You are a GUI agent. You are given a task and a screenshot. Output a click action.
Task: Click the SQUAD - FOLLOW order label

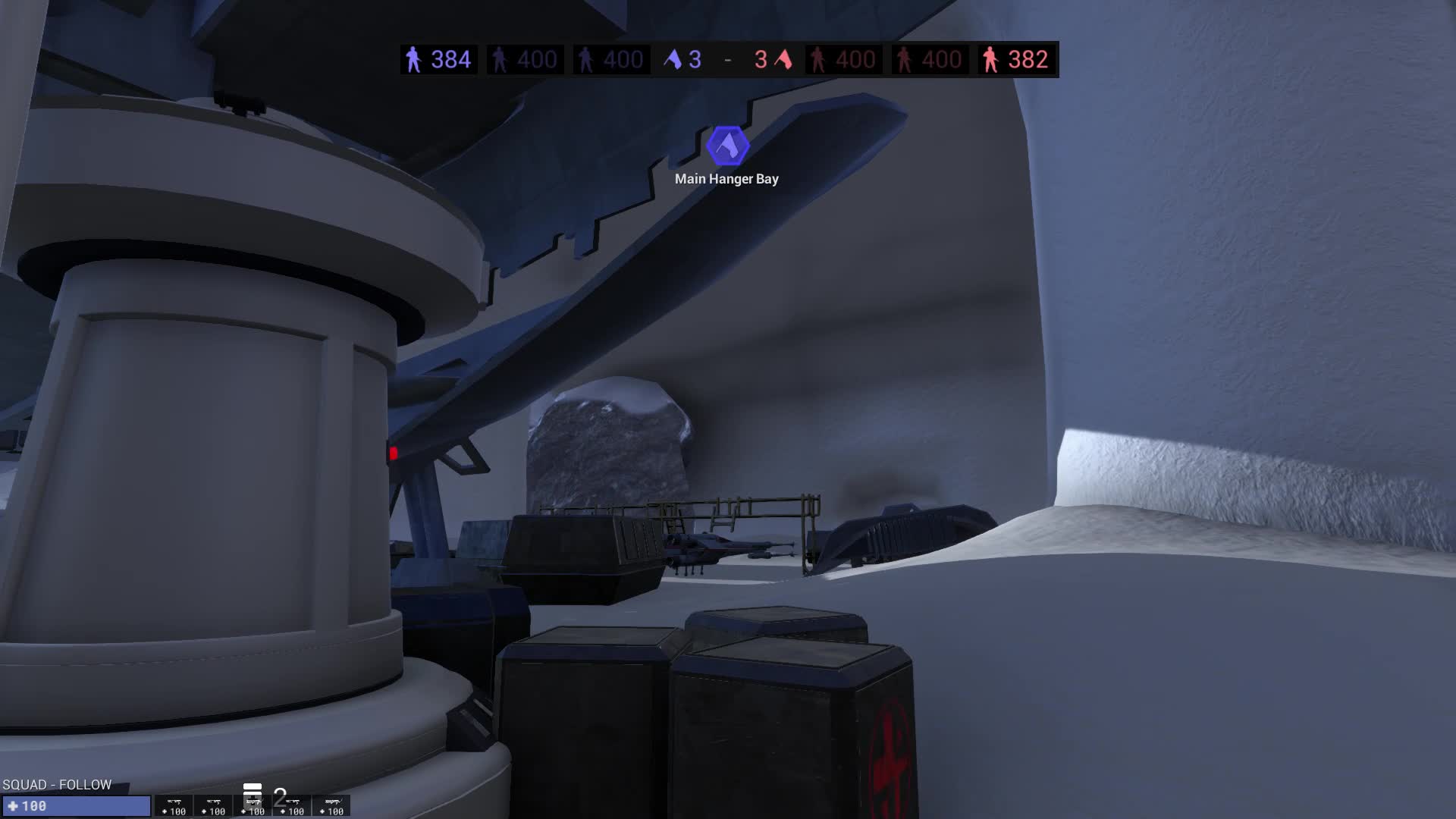[x=57, y=784]
